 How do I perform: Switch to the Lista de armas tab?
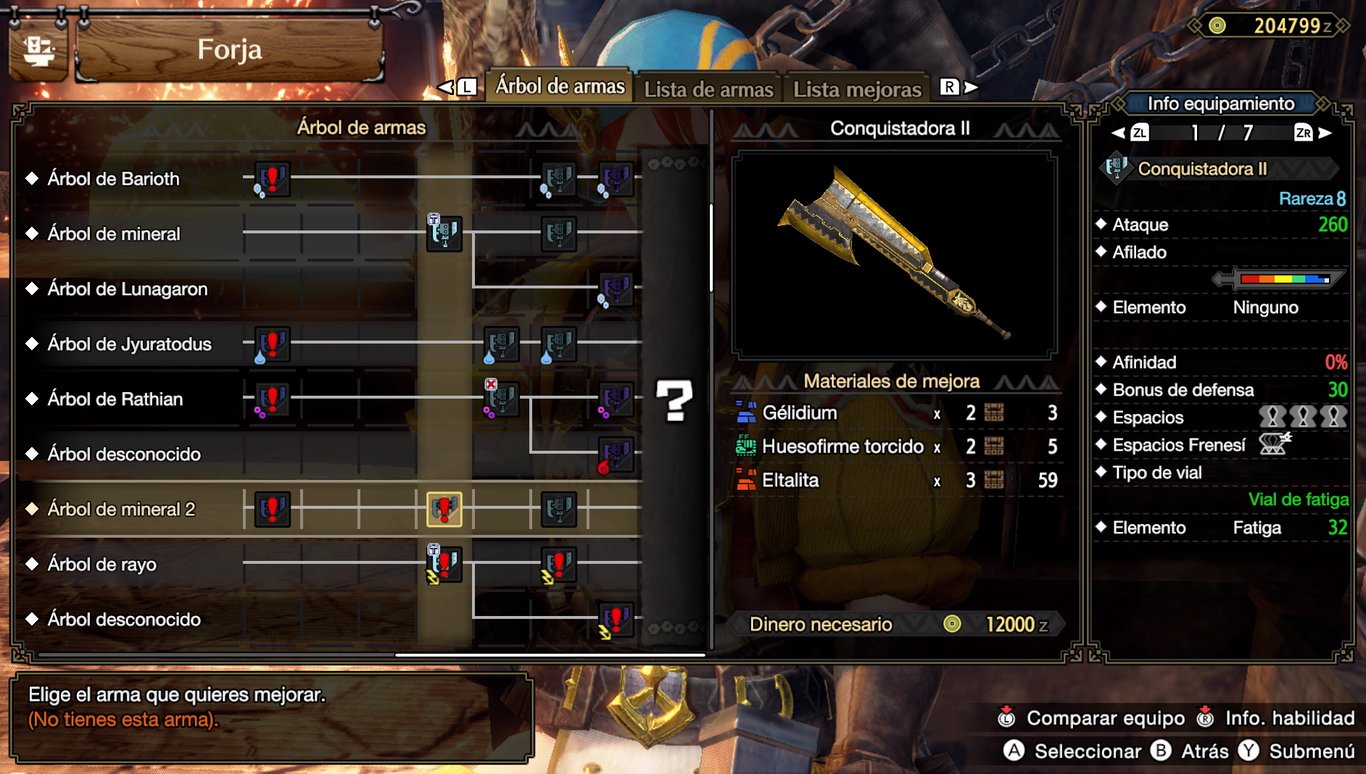pos(708,89)
